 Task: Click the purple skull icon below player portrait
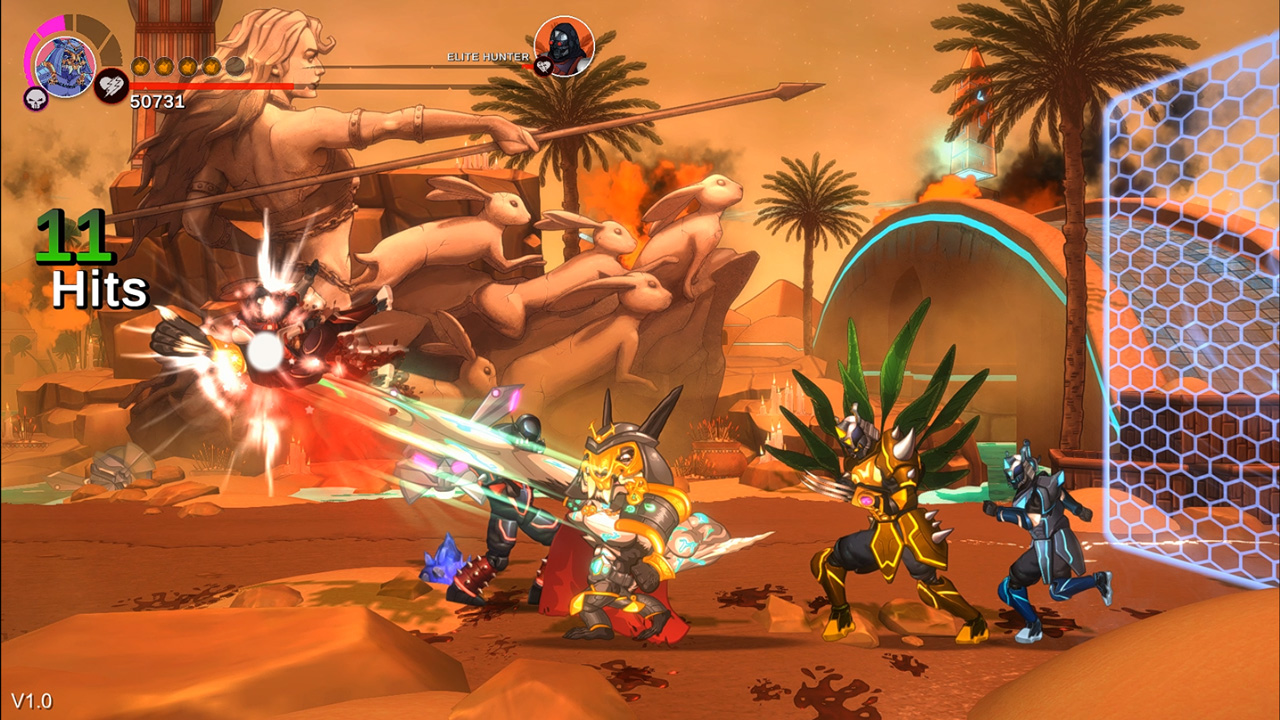[34, 98]
